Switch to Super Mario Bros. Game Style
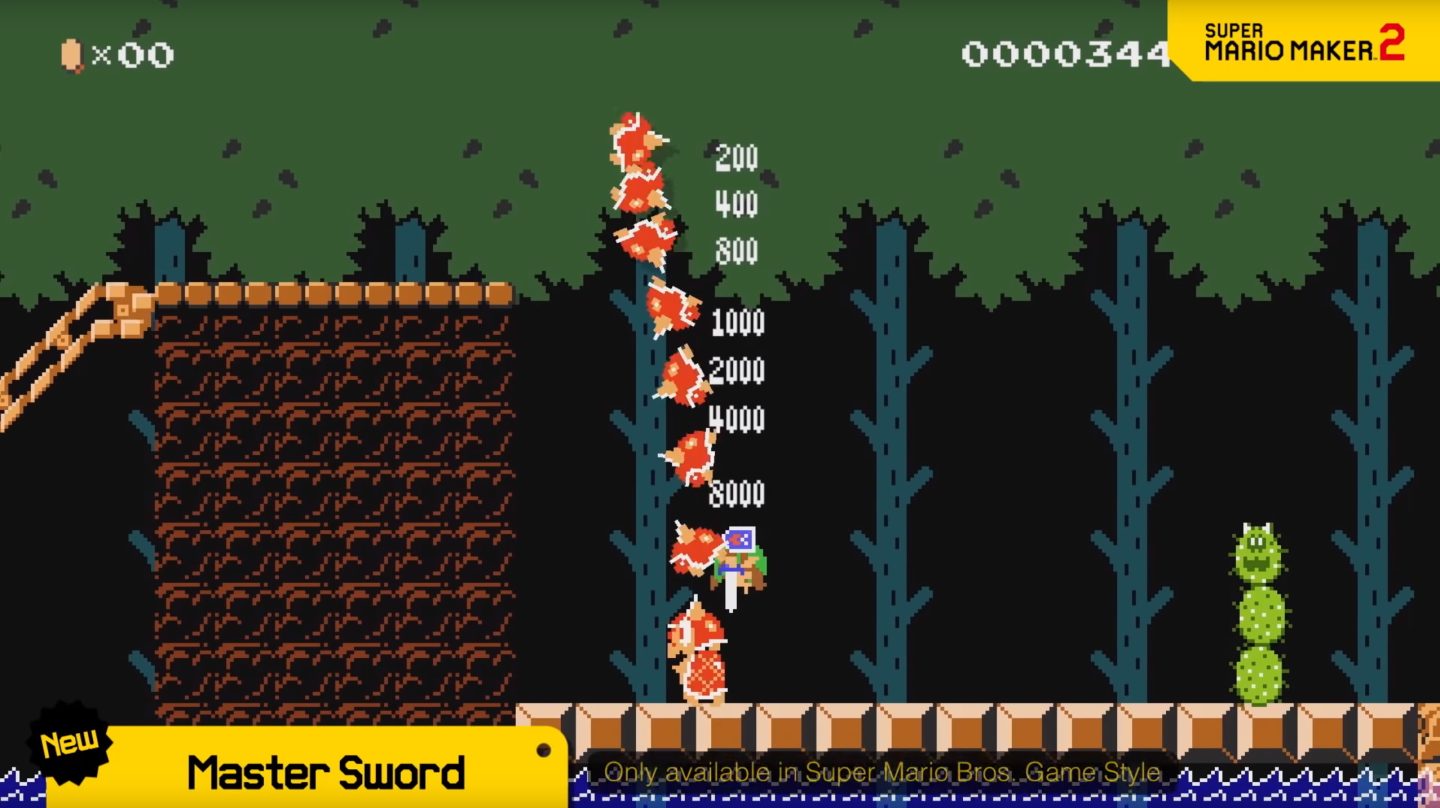 (875, 772)
